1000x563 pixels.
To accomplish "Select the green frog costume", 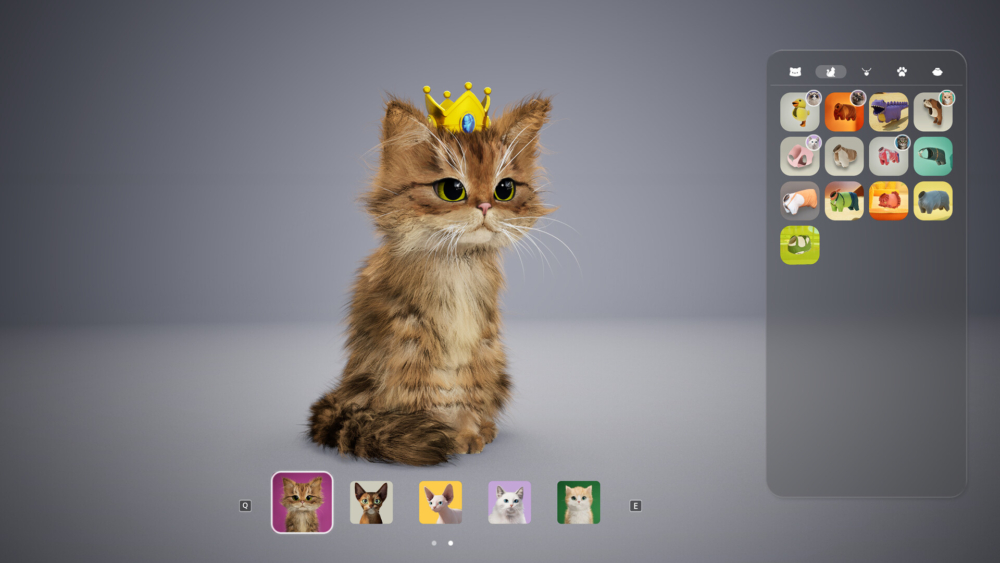I will 799,245.
